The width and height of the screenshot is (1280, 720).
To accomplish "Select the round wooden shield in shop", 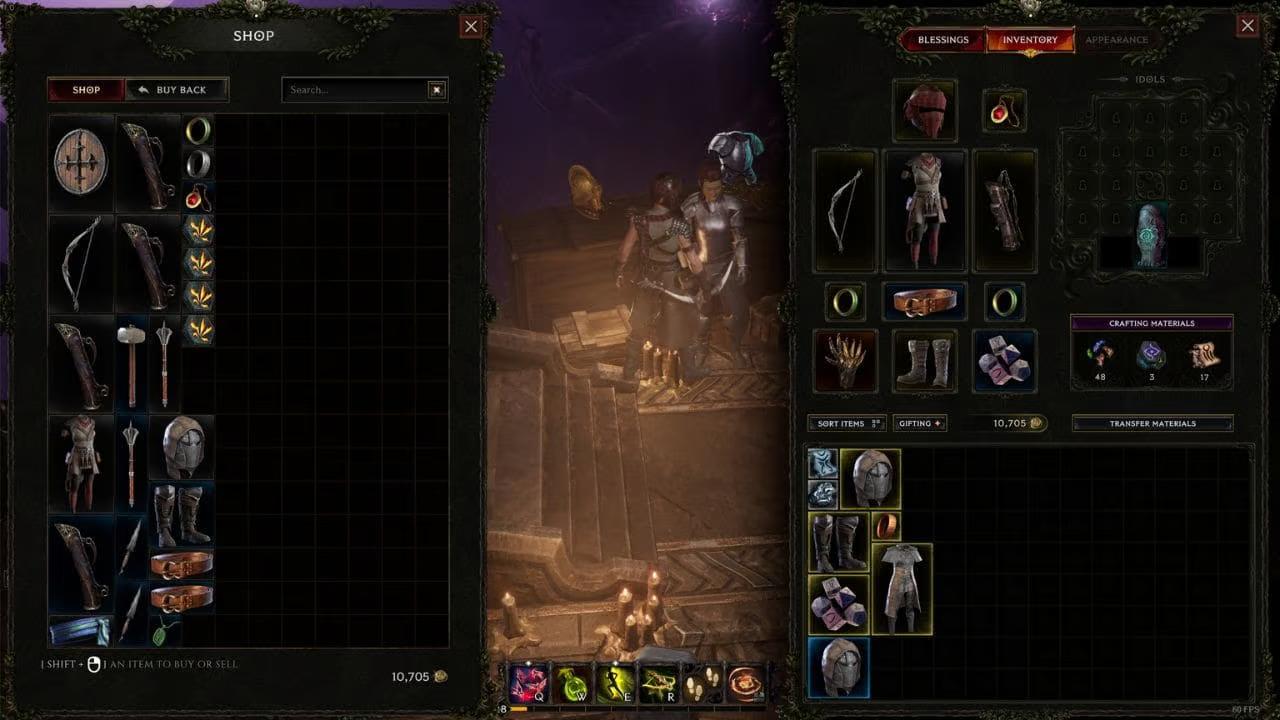I will click(x=82, y=162).
